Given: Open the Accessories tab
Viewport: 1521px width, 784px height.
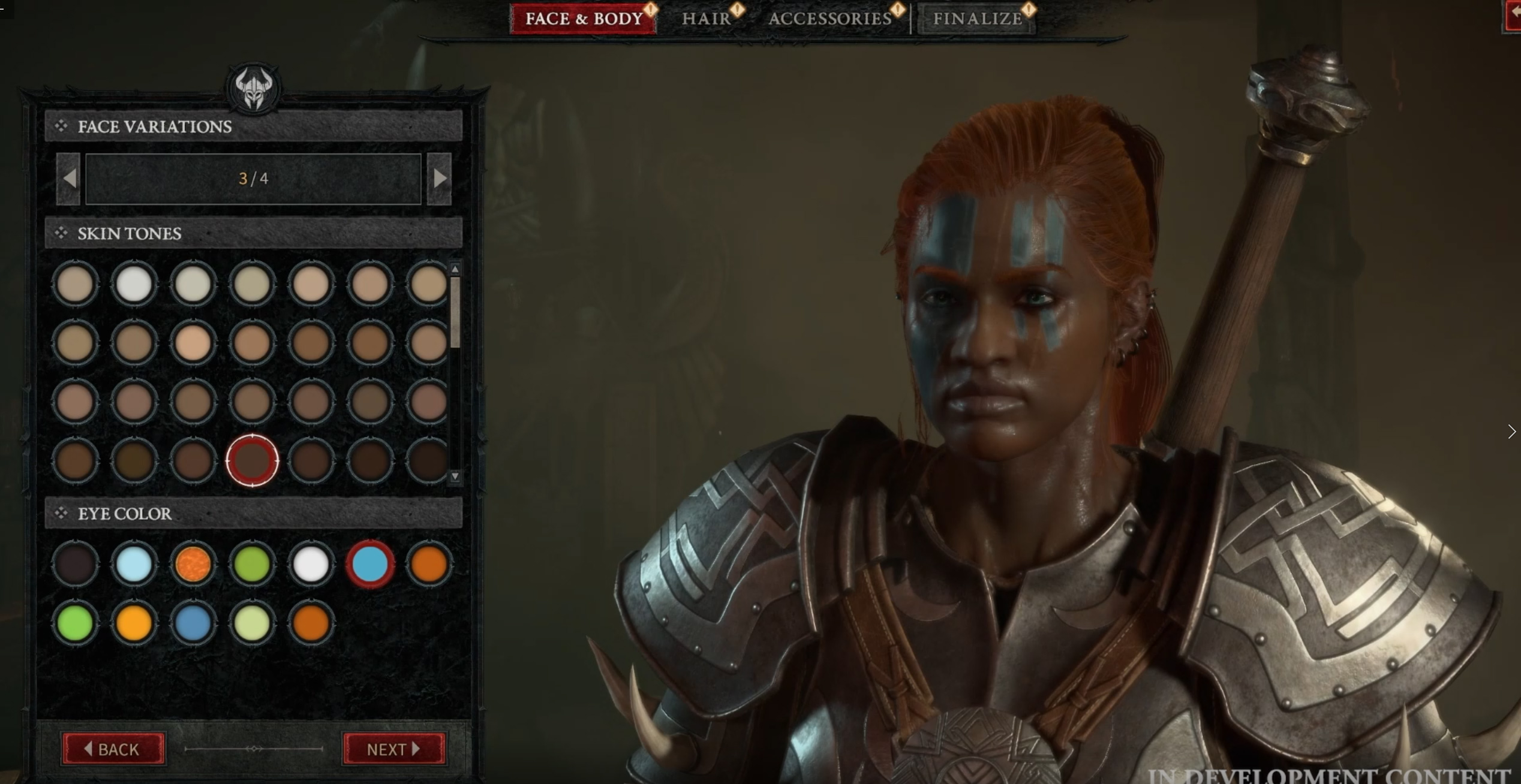Looking at the screenshot, I should click(x=830, y=19).
